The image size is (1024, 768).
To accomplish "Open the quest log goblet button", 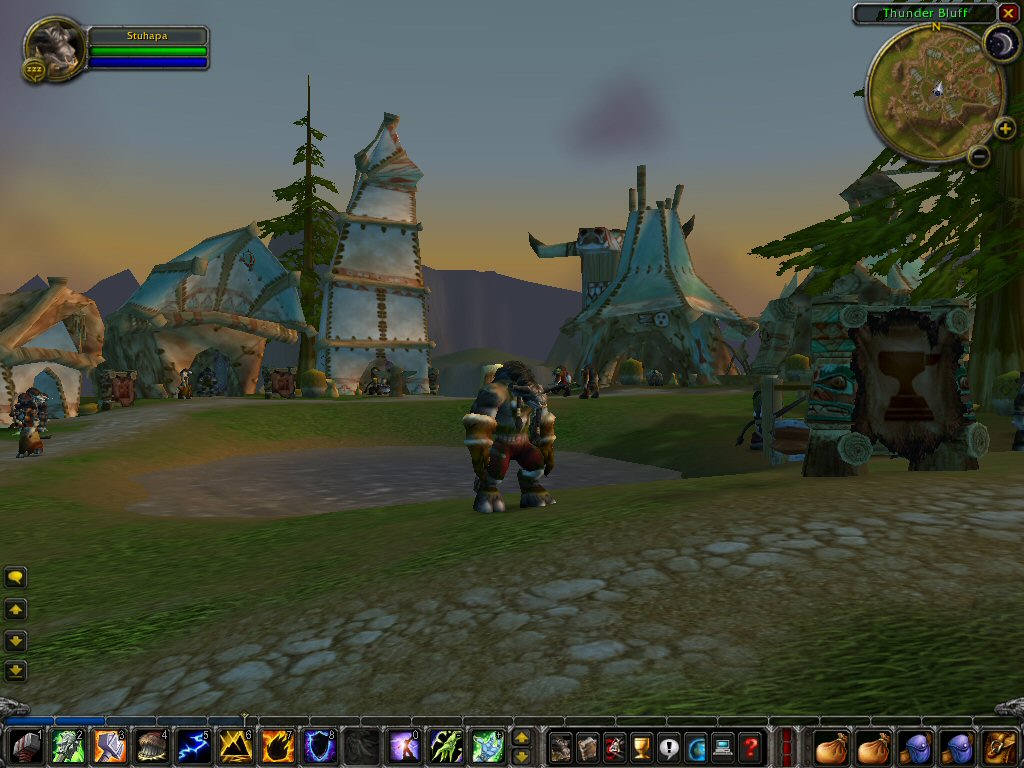I will (x=642, y=746).
